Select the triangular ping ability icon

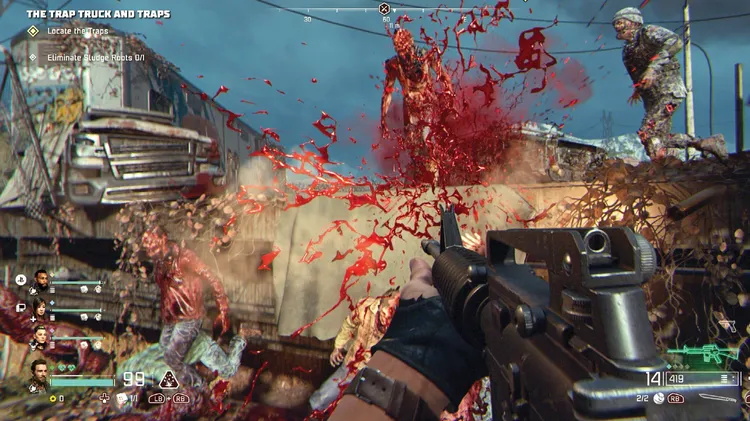pos(170,379)
